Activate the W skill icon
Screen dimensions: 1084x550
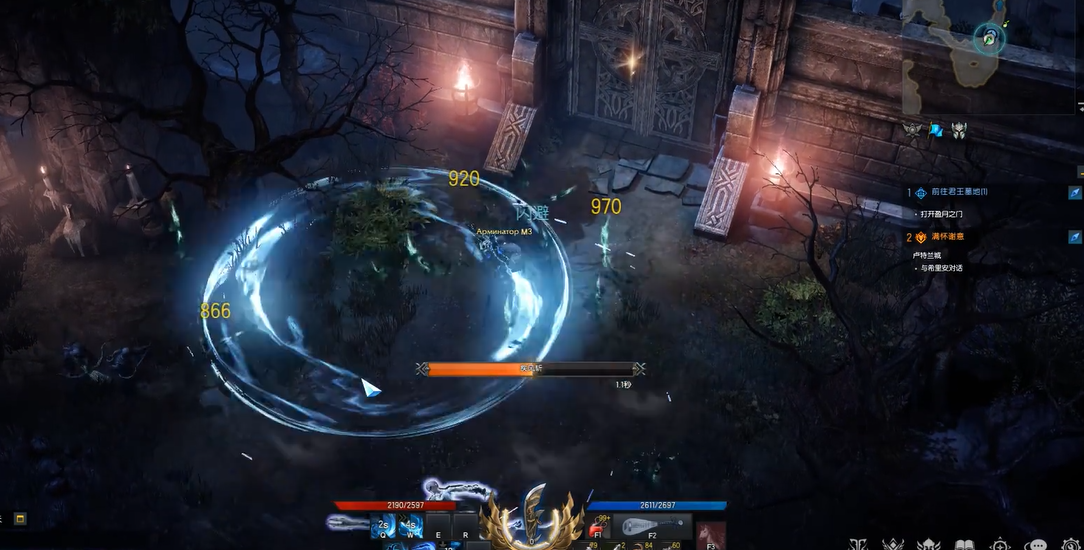click(x=409, y=527)
